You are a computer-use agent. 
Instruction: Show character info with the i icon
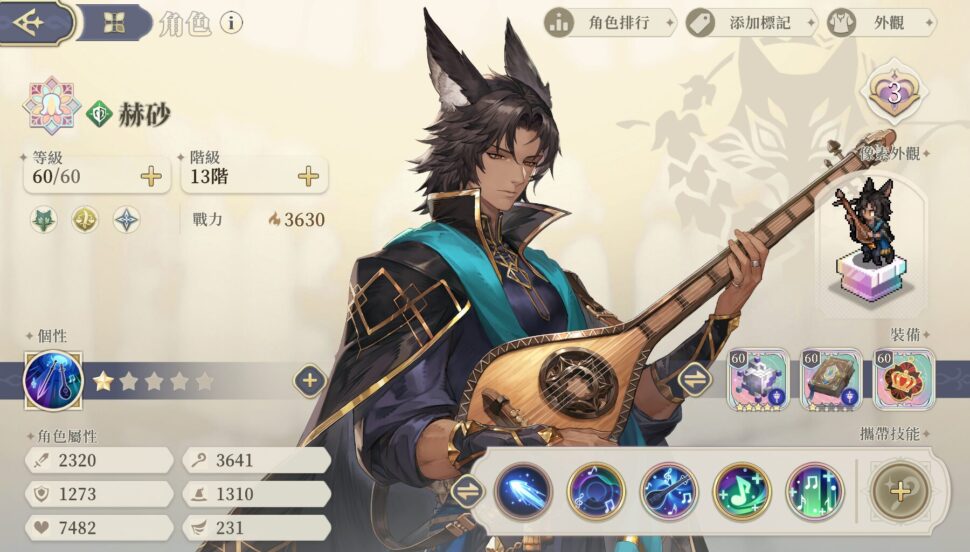click(231, 22)
